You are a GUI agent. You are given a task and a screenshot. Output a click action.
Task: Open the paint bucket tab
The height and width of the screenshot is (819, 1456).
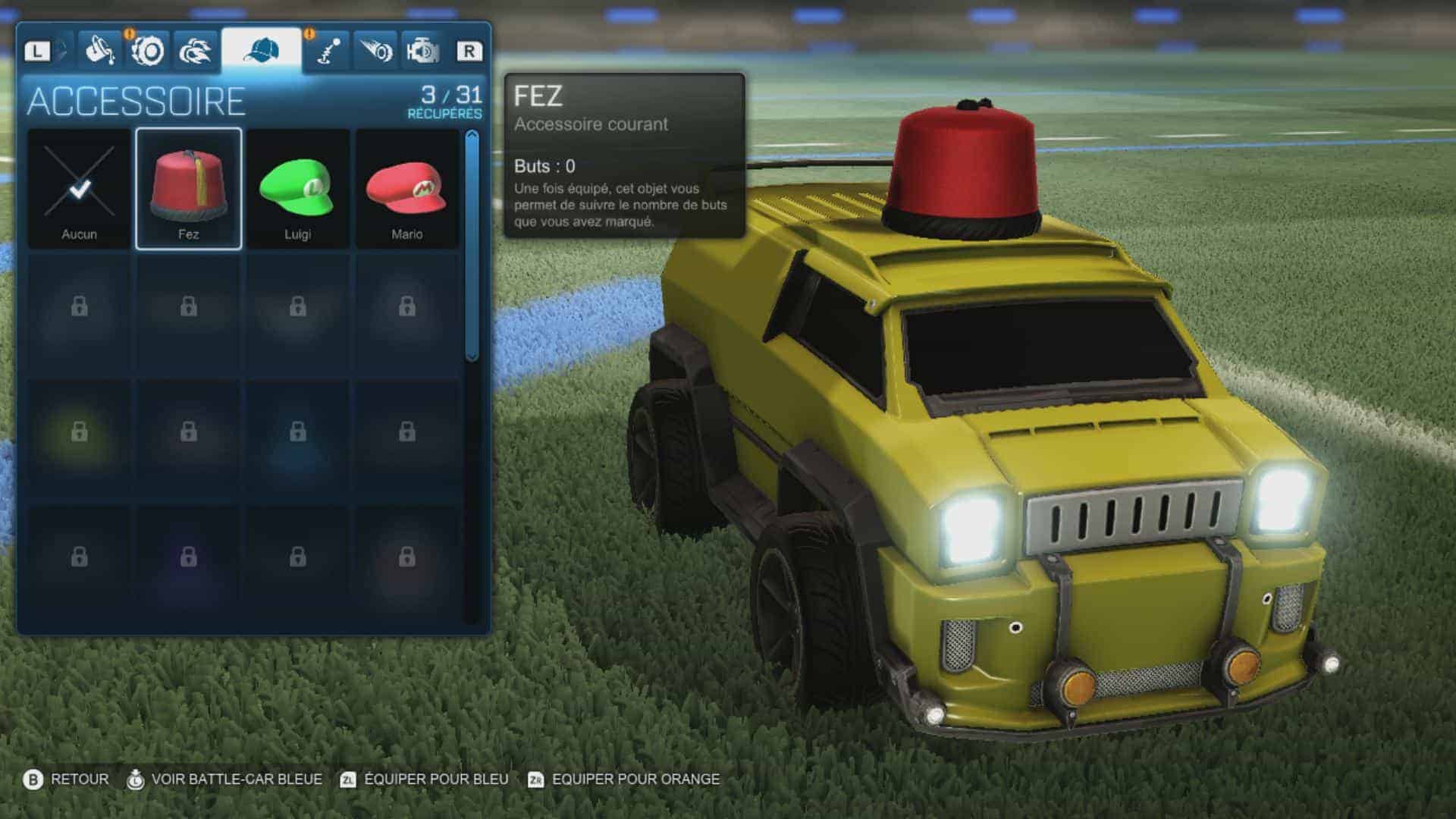99,52
